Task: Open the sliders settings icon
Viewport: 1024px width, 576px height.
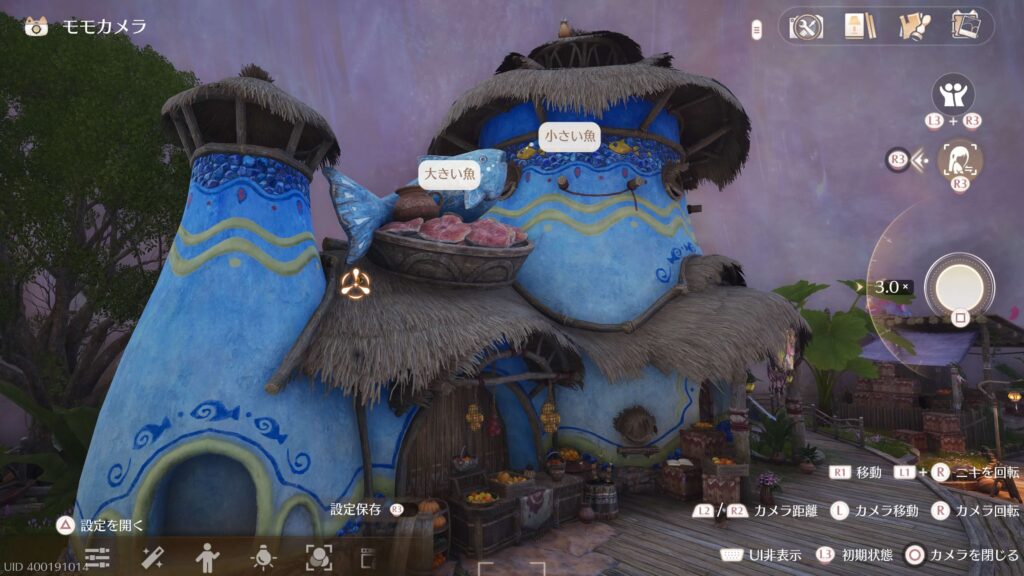Action: click(97, 557)
